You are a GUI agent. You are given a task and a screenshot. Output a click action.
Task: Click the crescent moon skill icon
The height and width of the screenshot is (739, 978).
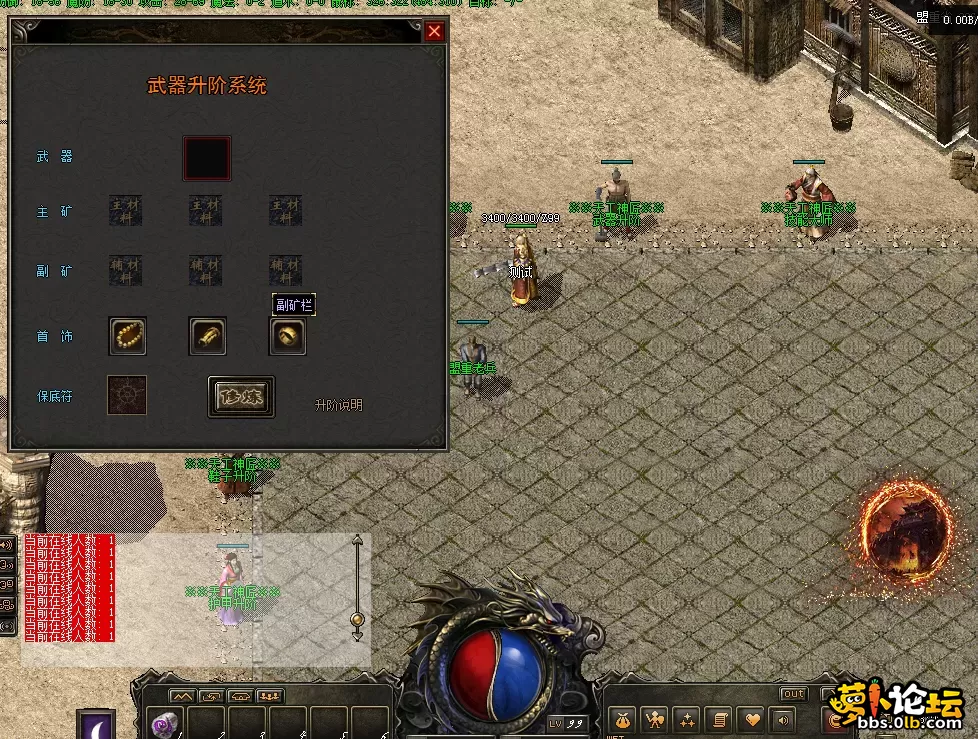pyautogui.click(x=96, y=726)
